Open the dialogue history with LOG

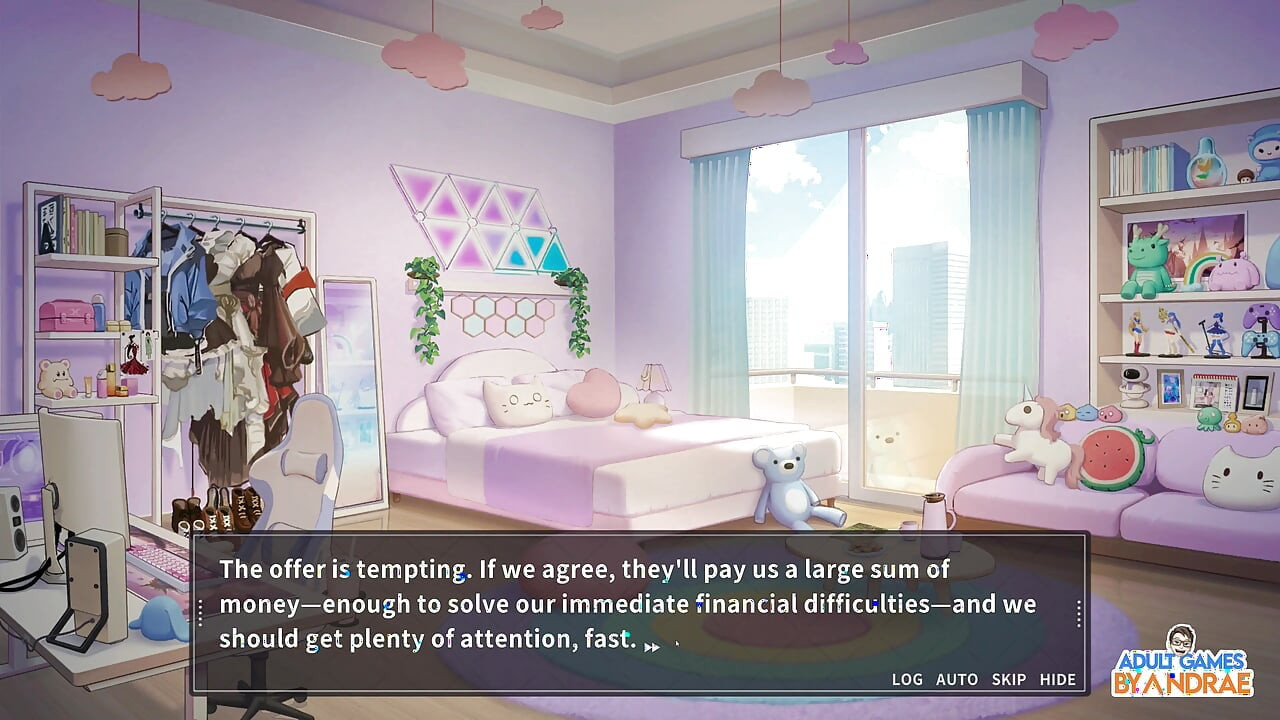(x=908, y=679)
